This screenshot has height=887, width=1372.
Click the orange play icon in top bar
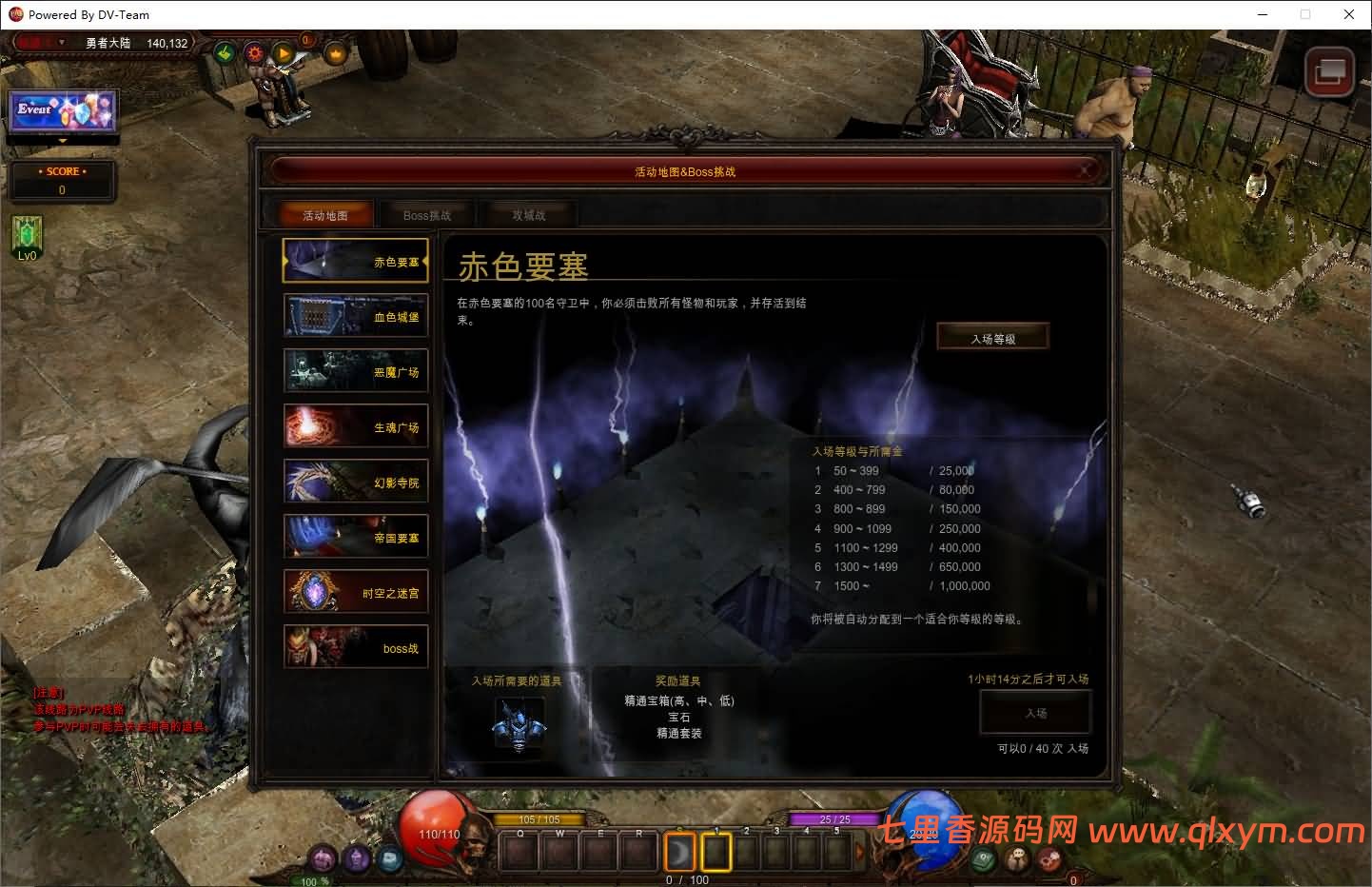[x=284, y=54]
